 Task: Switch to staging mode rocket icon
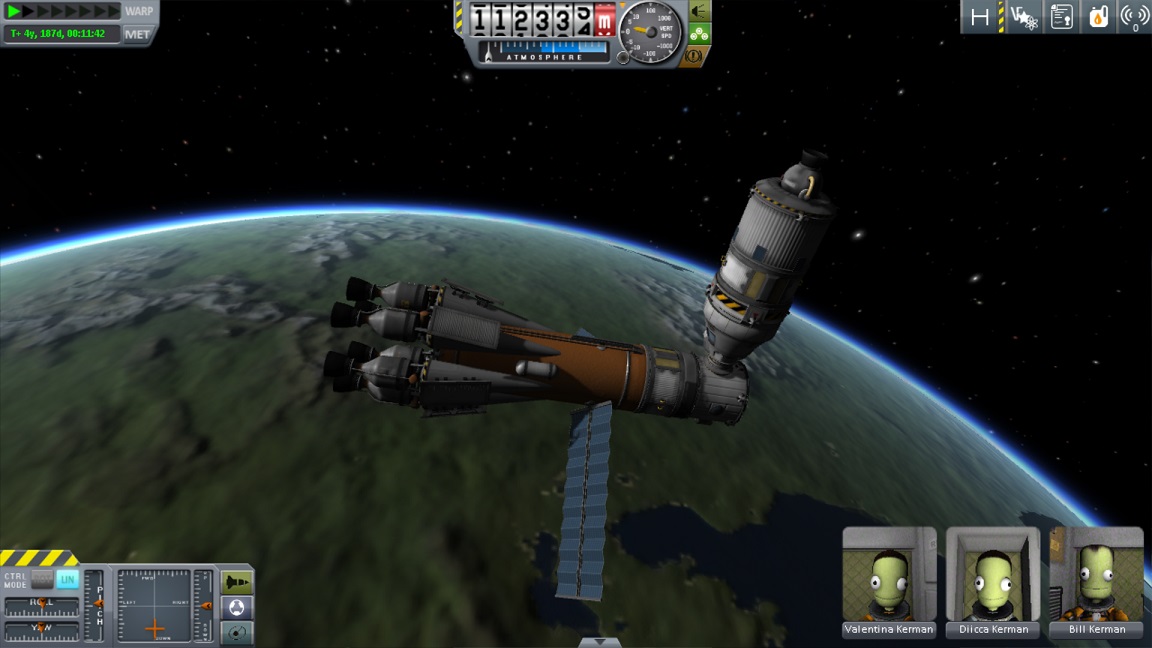[237, 582]
